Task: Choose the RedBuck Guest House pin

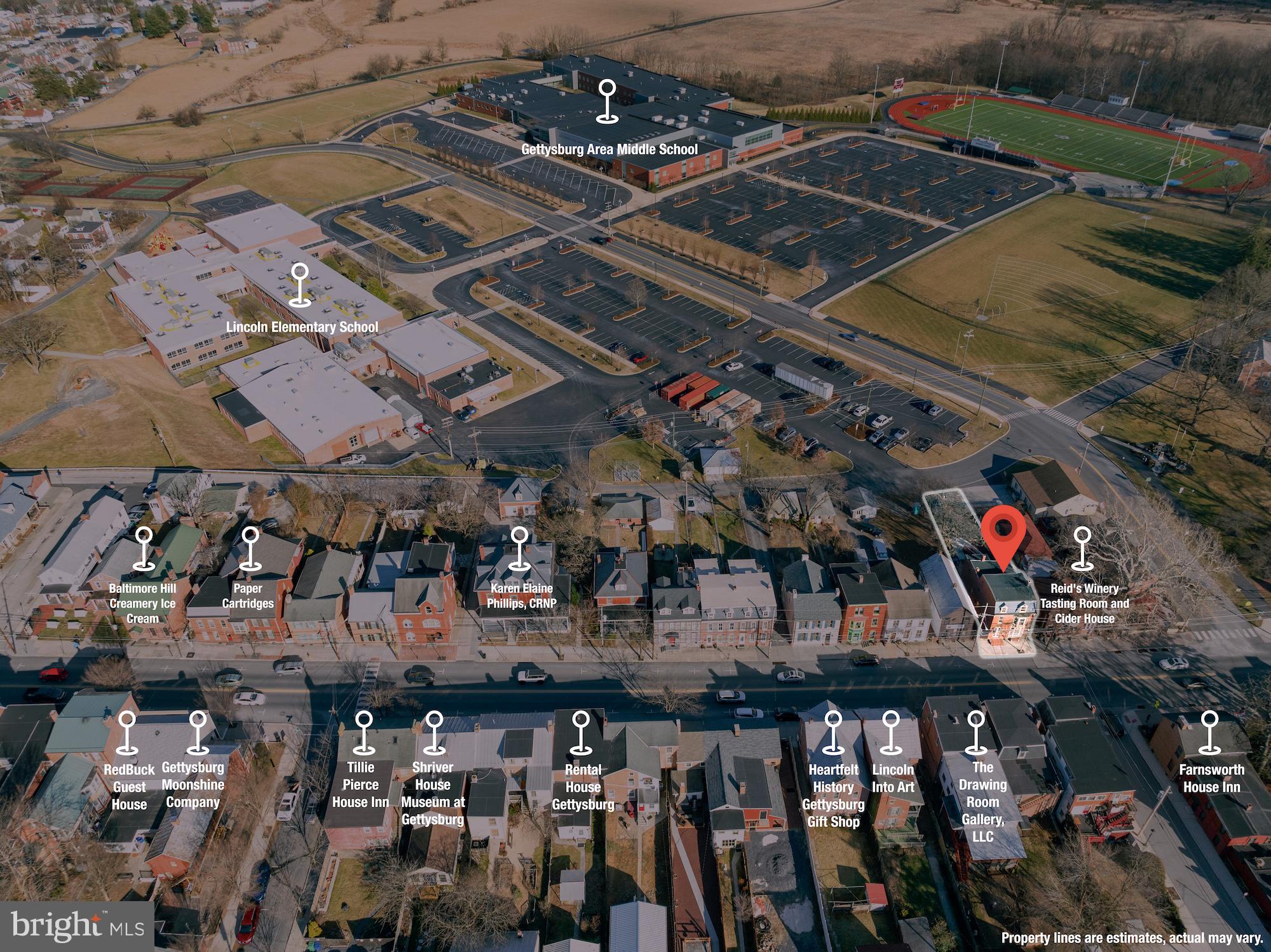Action: pos(128,732)
